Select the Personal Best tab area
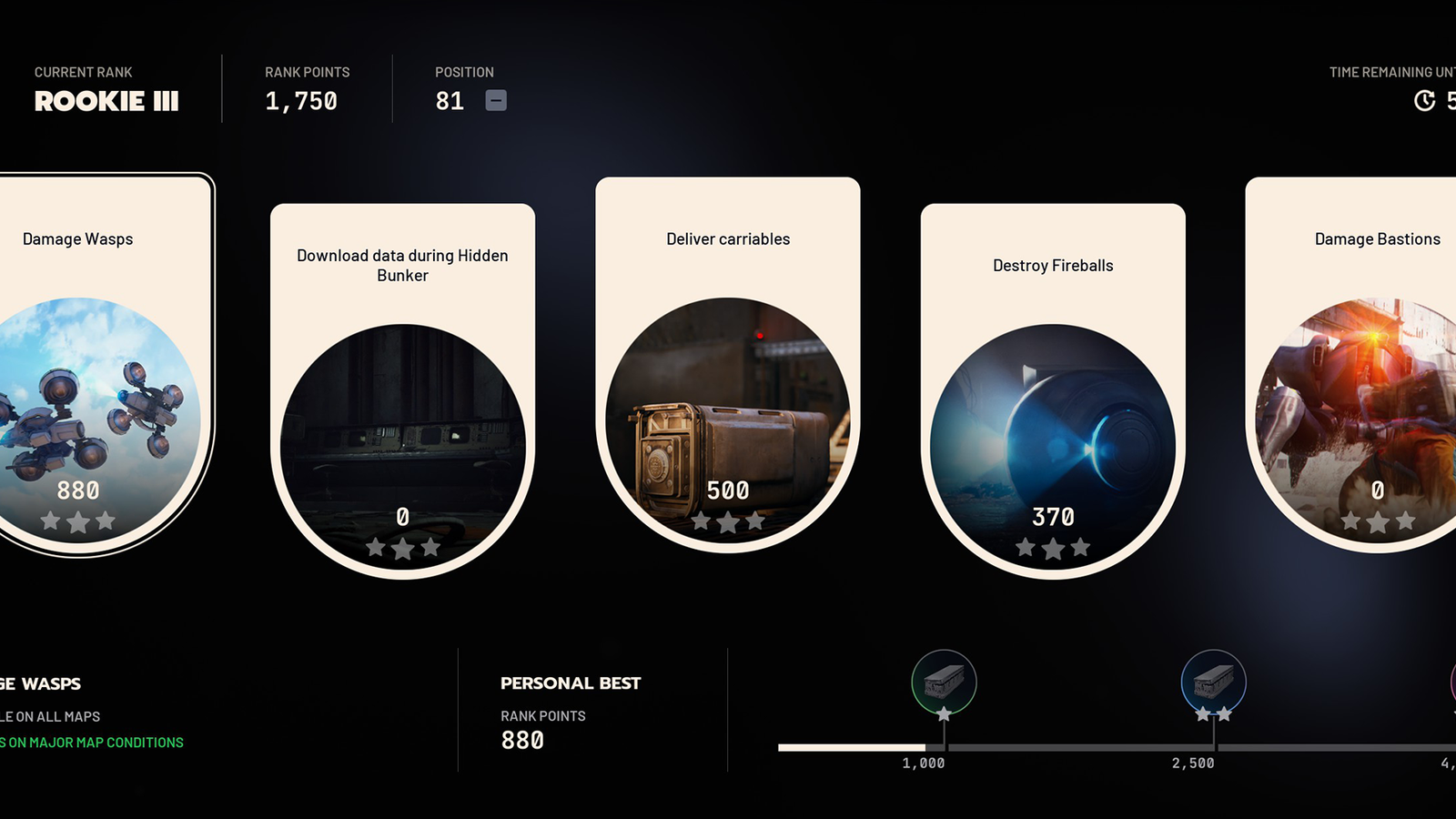 tap(570, 682)
